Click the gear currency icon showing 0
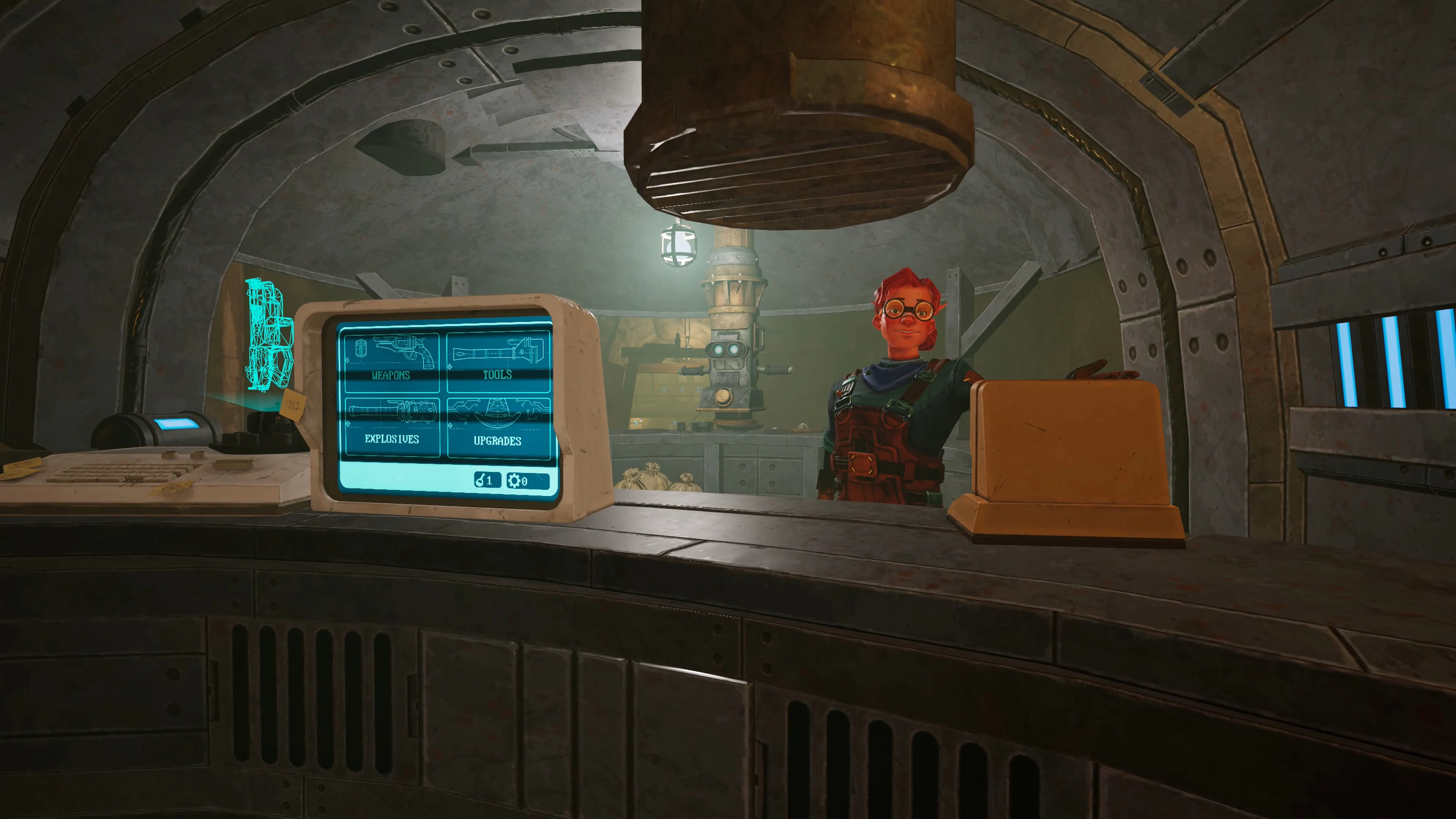Screen dimensions: 1456x819 click(516, 481)
